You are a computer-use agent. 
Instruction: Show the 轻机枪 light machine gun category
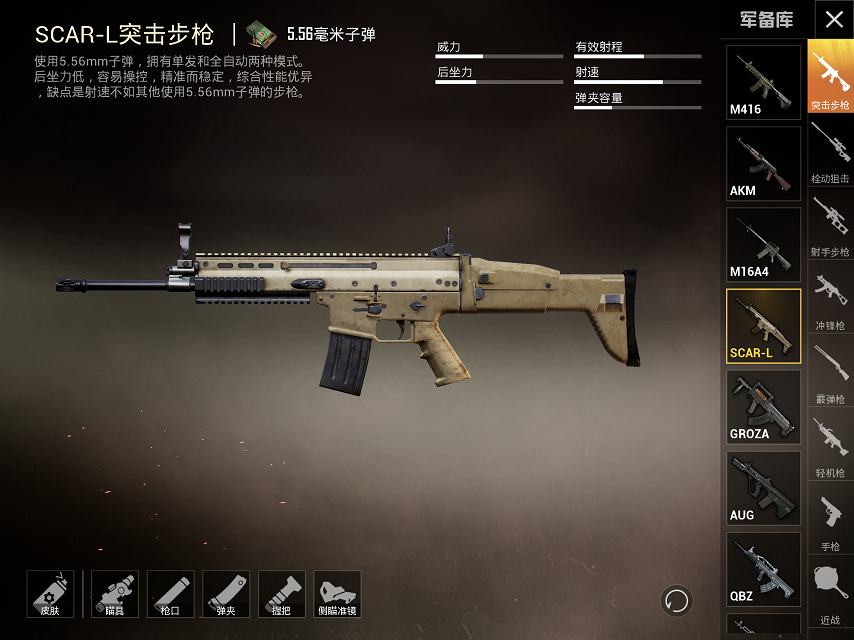tap(830, 446)
